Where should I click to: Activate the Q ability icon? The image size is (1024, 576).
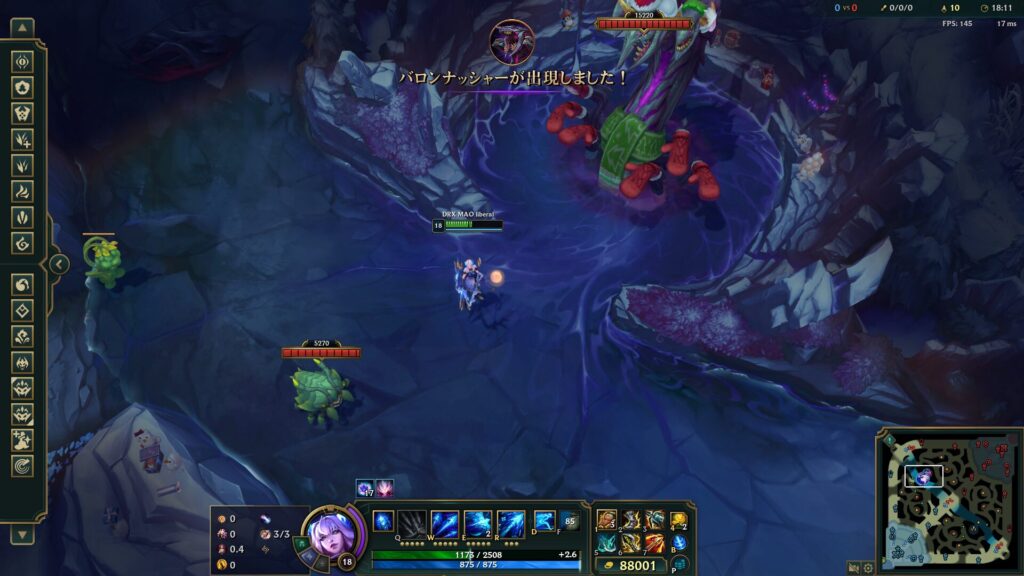[x=412, y=522]
